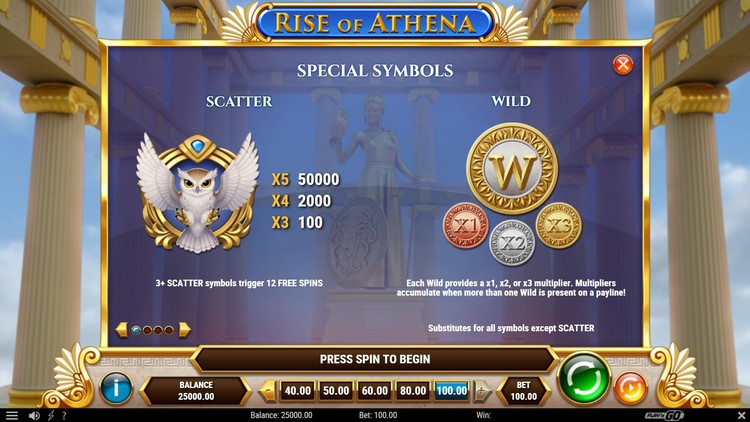Decrease bet with the left arrow
The height and width of the screenshot is (422, 750).
pos(268,391)
